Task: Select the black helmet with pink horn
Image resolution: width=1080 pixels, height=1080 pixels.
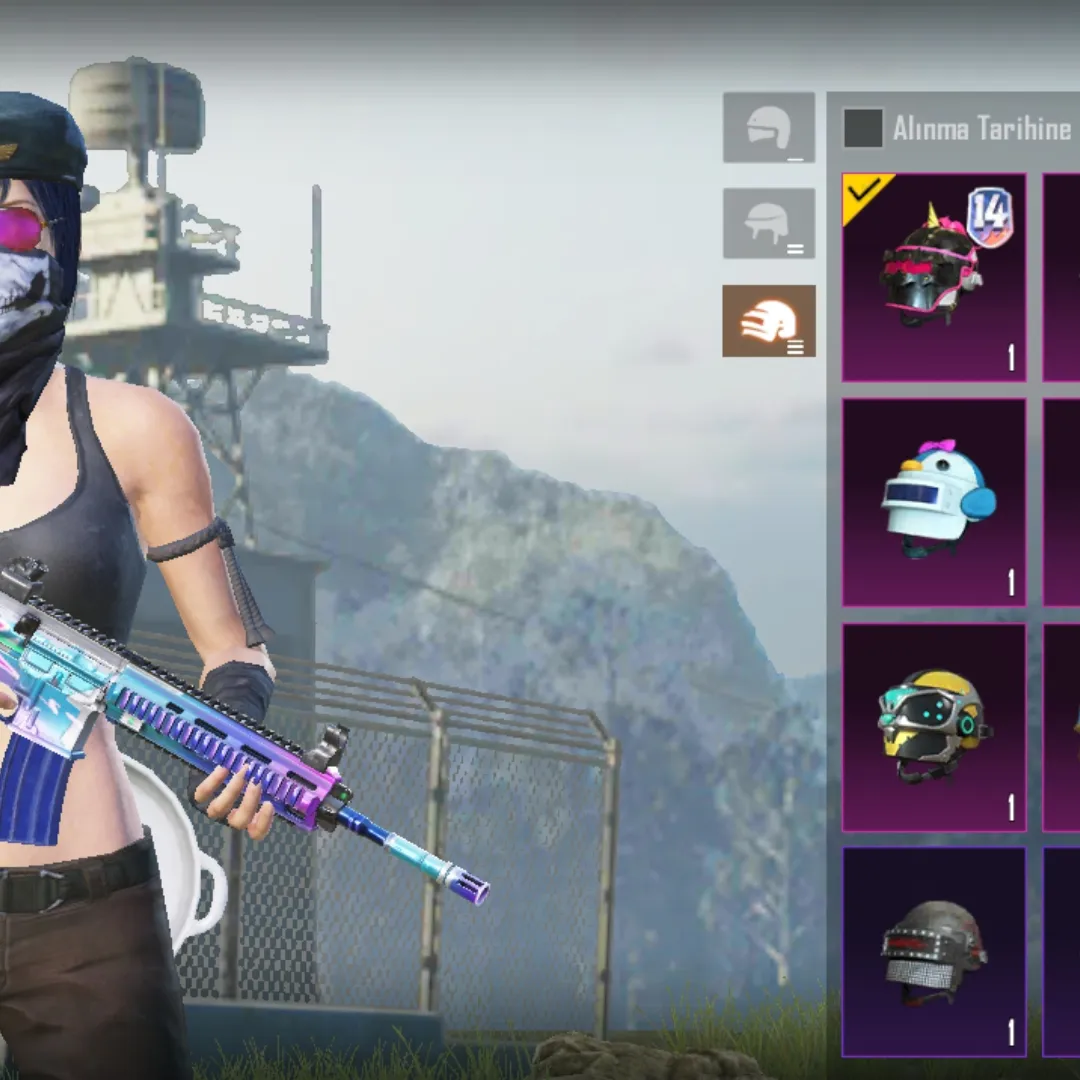Action: coord(934,277)
